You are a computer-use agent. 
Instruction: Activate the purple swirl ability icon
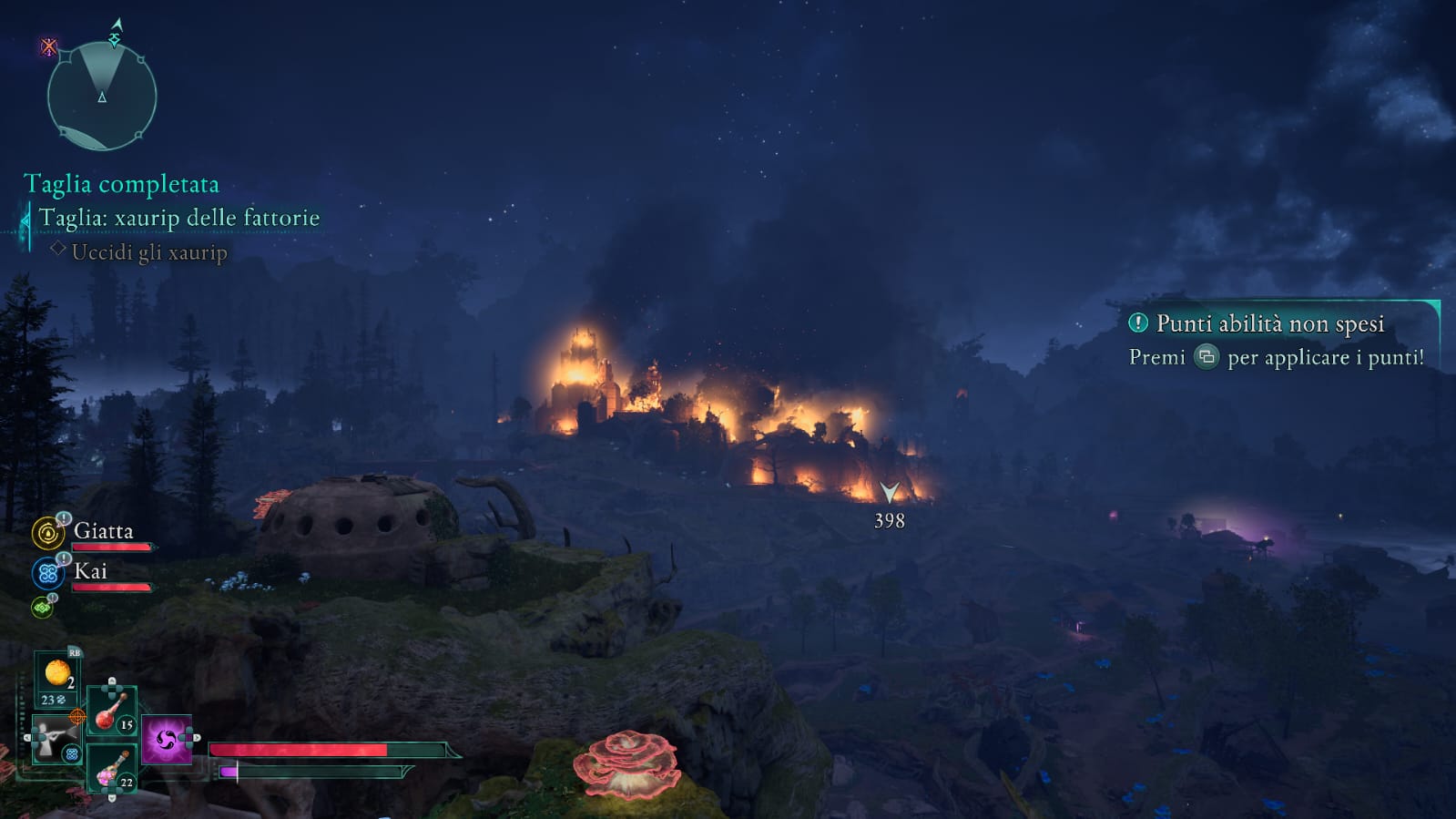pos(166,739)
